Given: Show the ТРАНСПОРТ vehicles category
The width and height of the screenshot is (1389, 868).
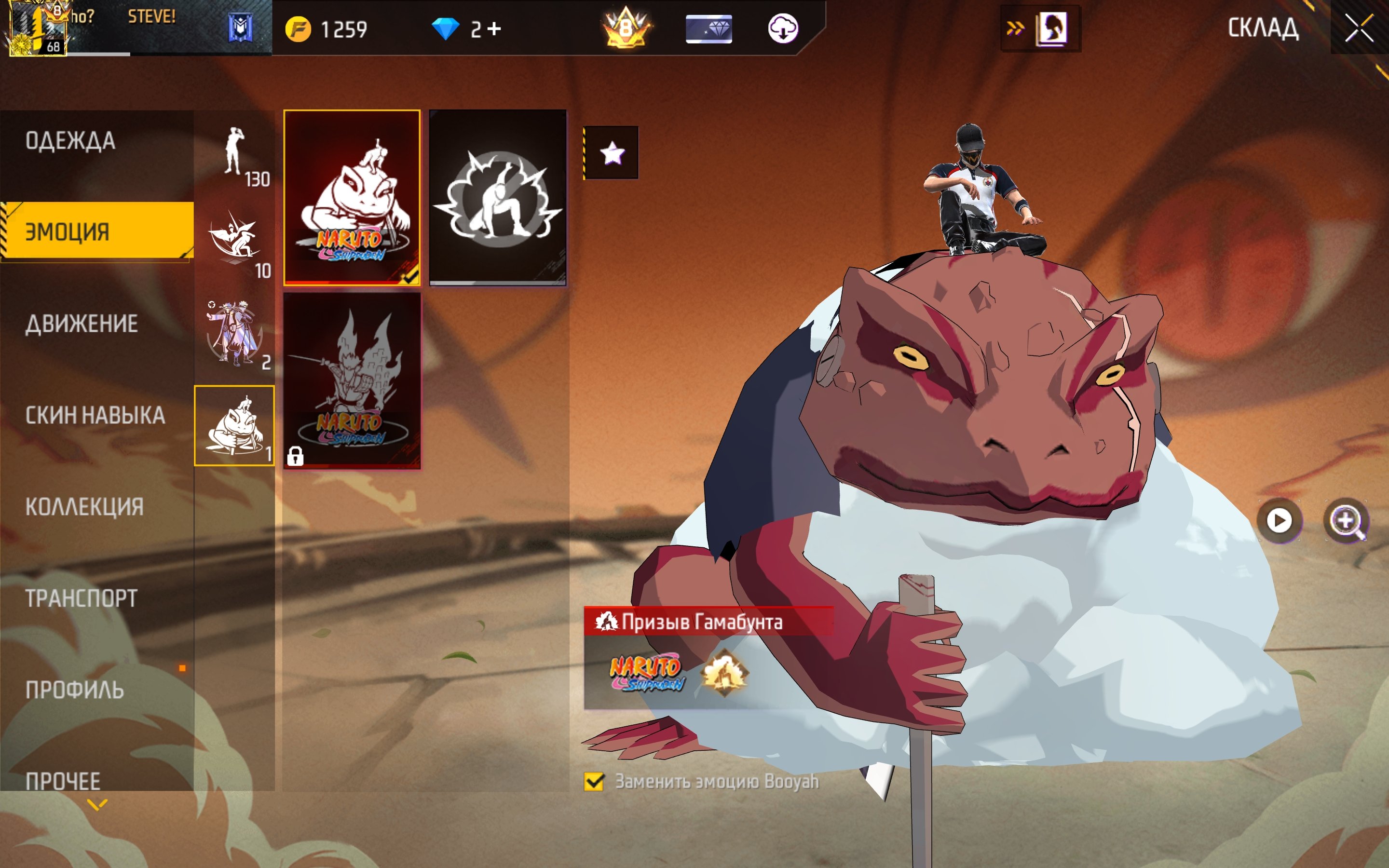Looking at the screenshot, I should pos(81,598).
